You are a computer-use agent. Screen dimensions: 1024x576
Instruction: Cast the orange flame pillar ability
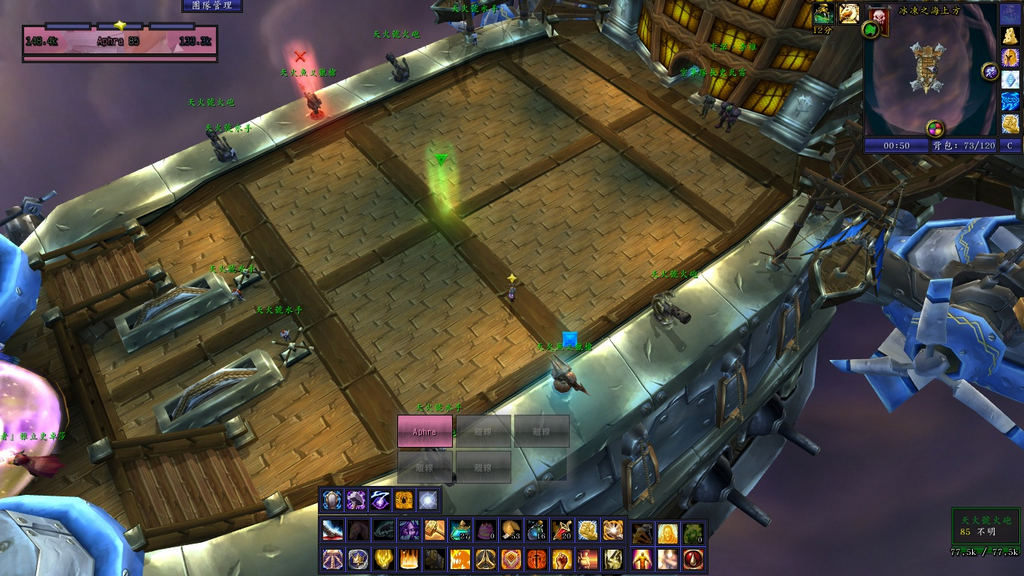click(x=407, y=559)
